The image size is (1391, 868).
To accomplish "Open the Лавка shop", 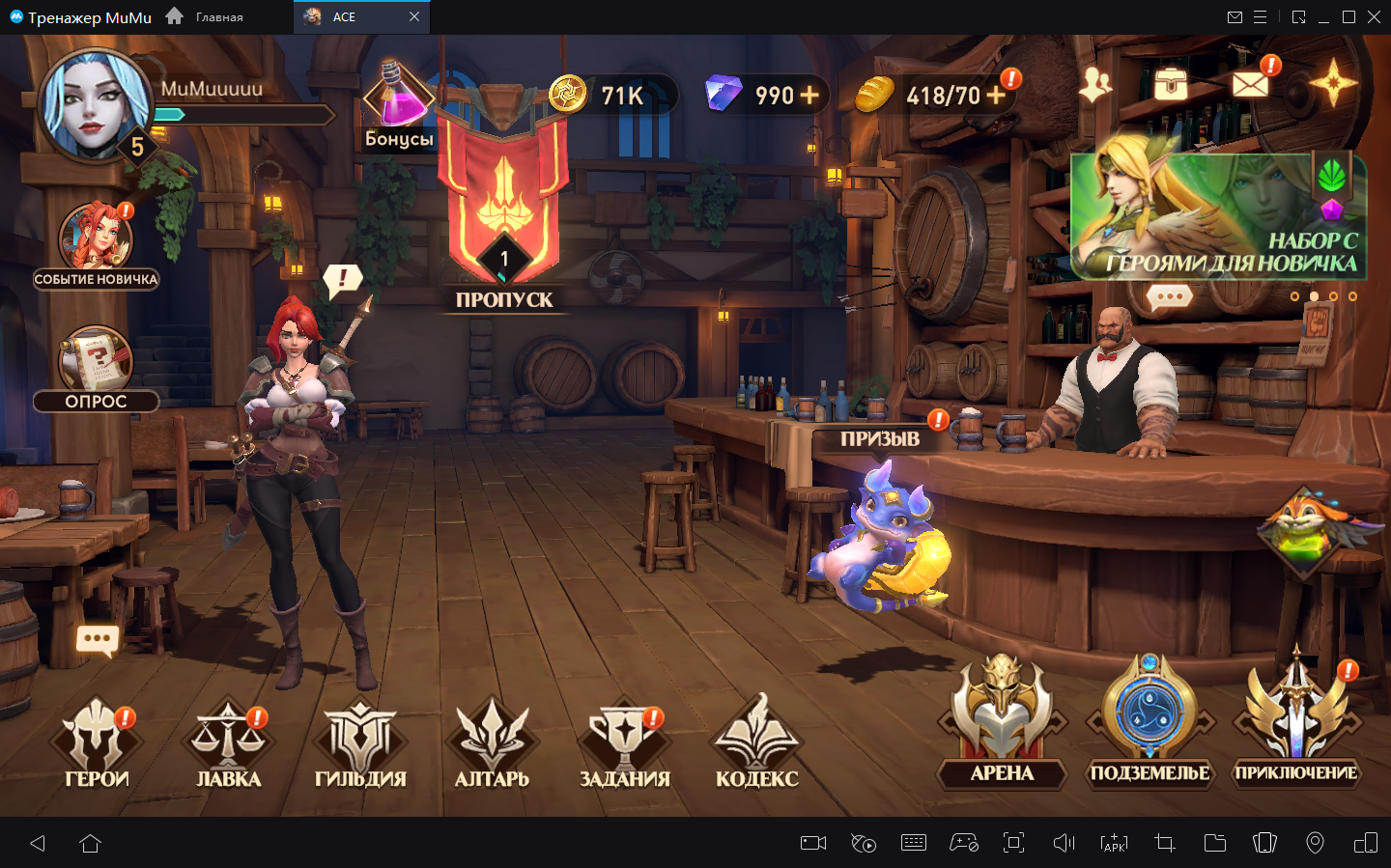I will coord(228,743).
